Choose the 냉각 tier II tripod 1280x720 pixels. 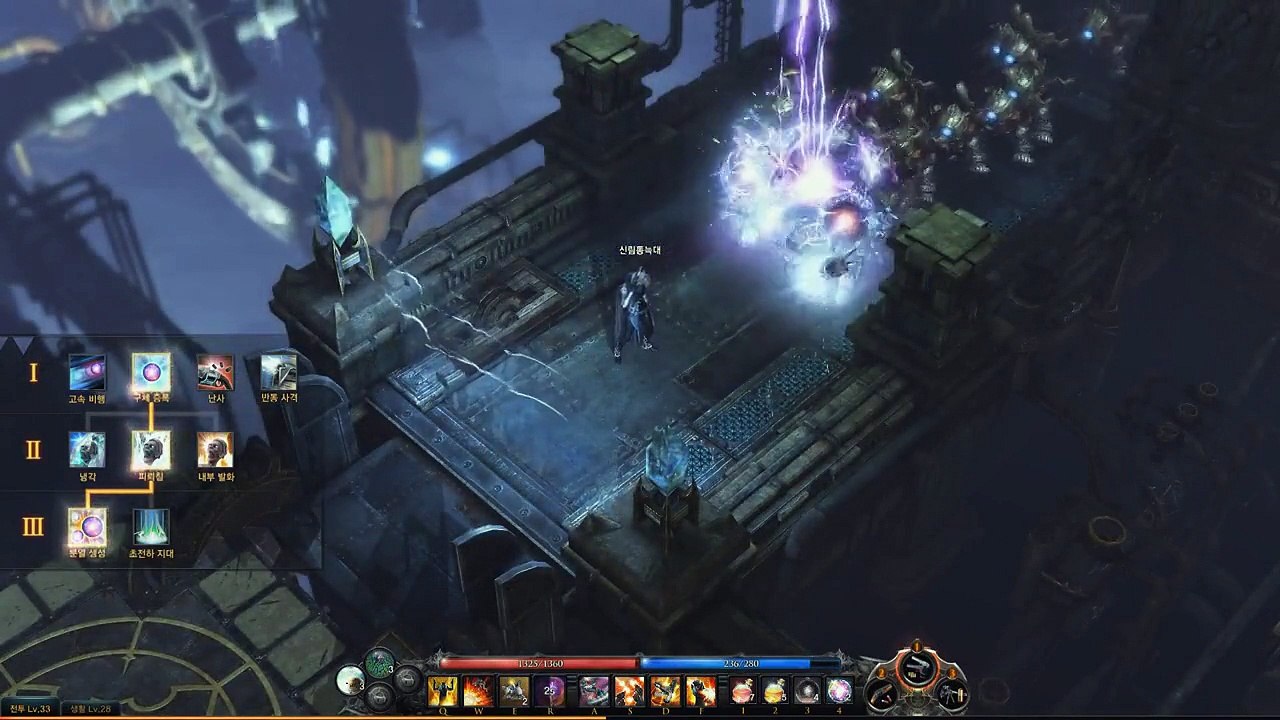tap(87, 450)
